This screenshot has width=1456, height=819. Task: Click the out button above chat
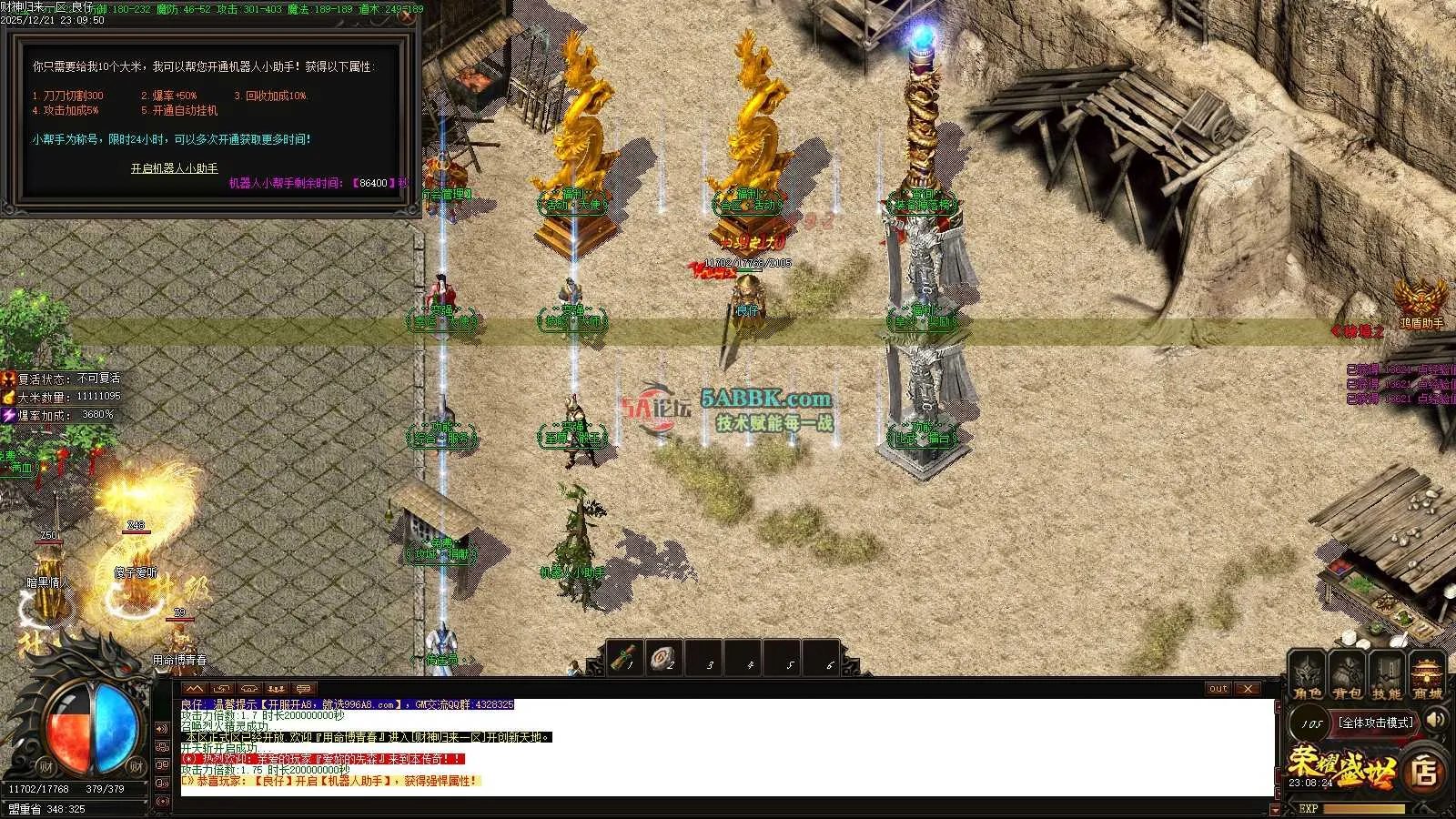1218,689
